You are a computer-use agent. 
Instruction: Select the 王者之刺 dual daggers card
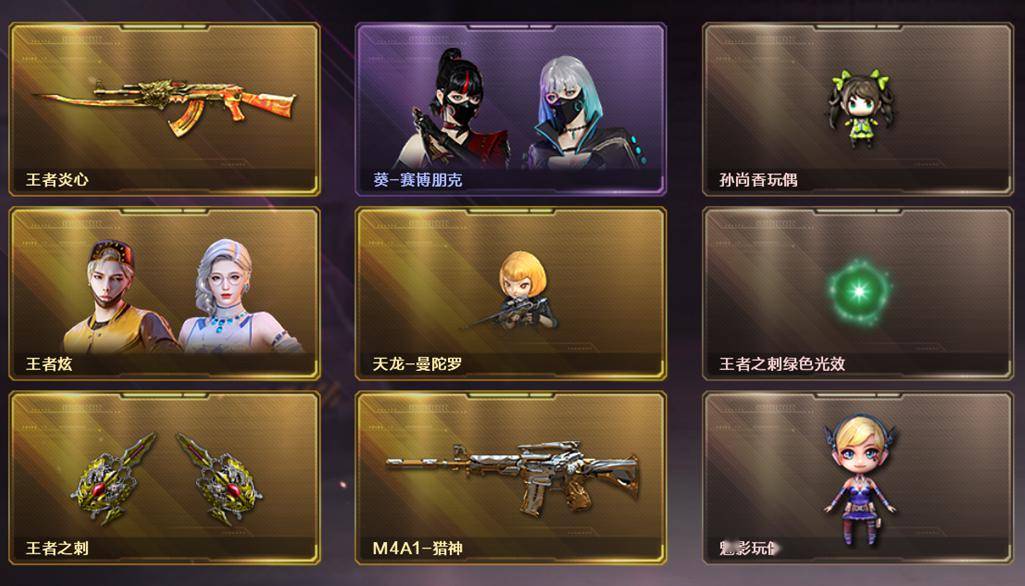click(164, 477)
